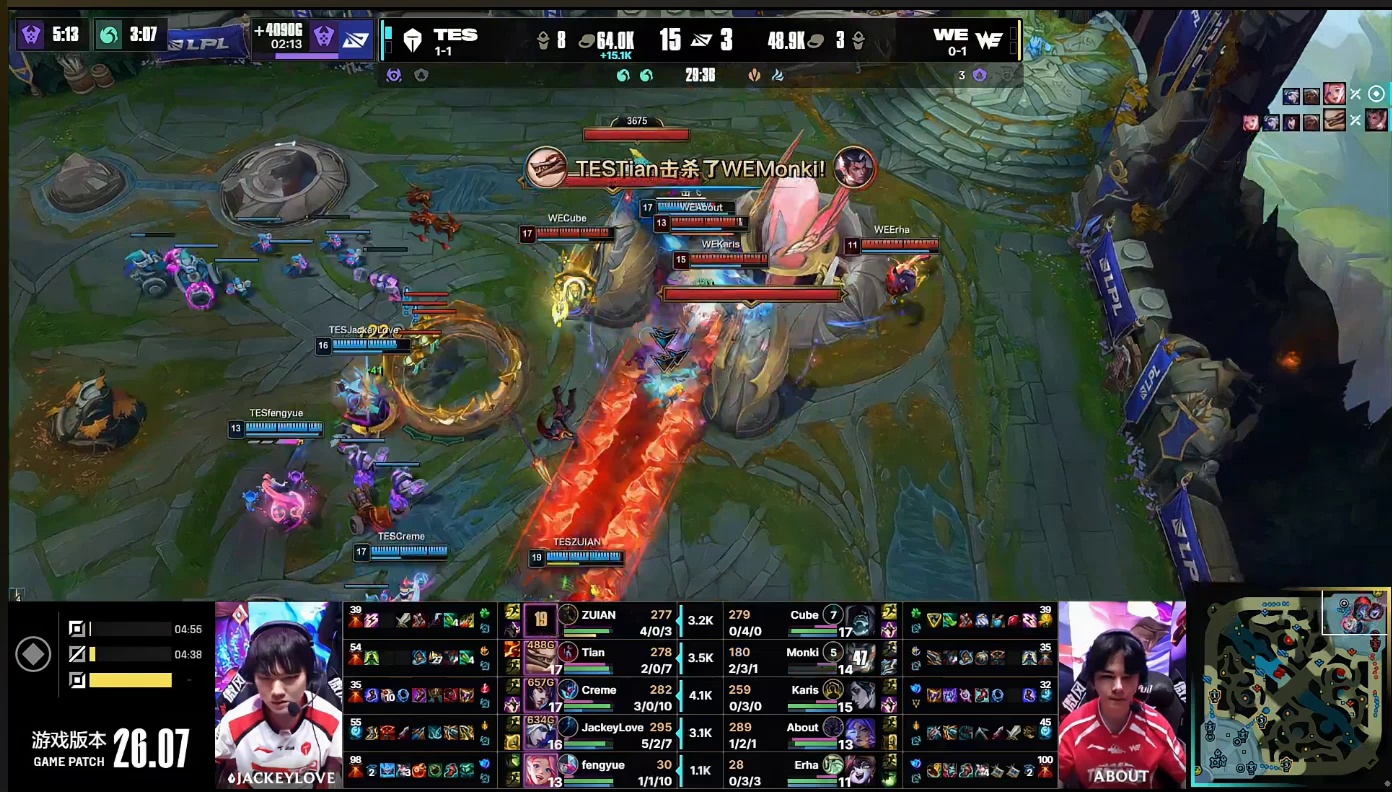Select About's name in the scoreboard
The height and width of the screenshot is (792, 1392).
(x=802, y=728)
